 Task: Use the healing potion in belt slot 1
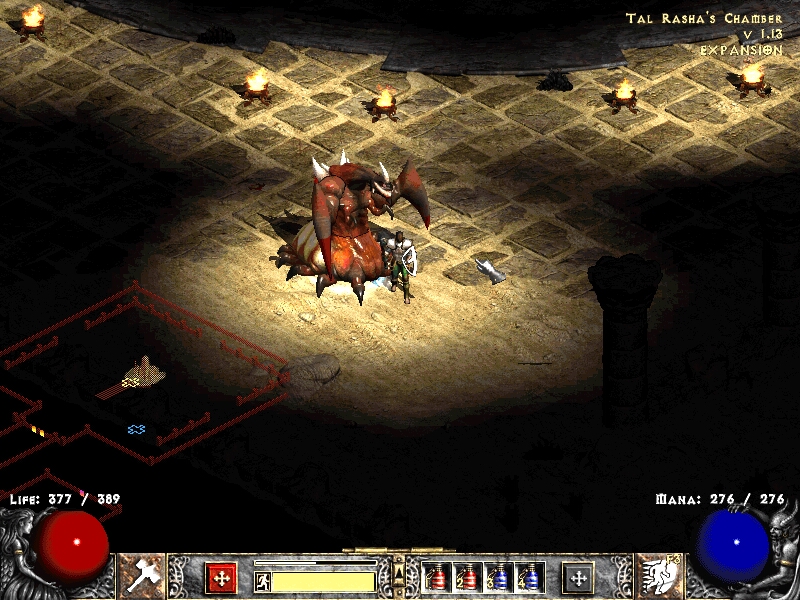(436, 577)
